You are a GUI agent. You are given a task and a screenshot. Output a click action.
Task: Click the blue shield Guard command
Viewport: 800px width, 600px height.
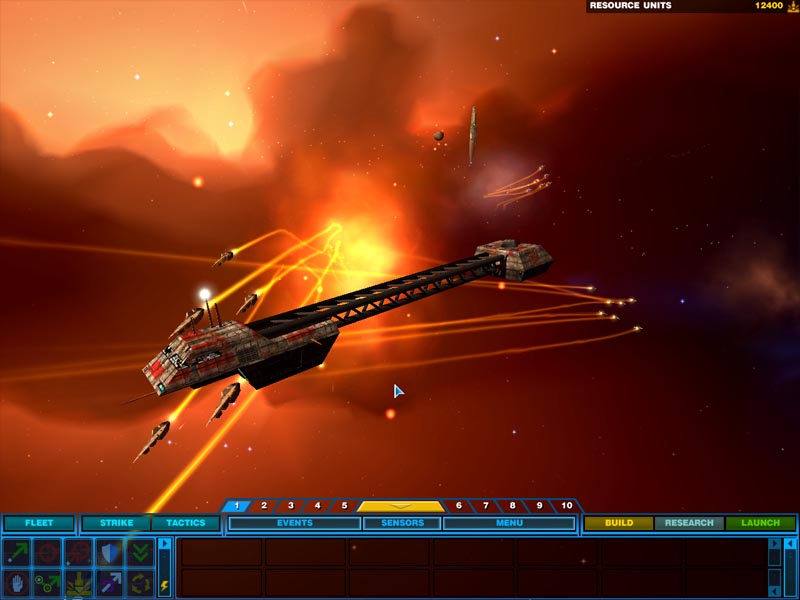[x=109, y=551]
